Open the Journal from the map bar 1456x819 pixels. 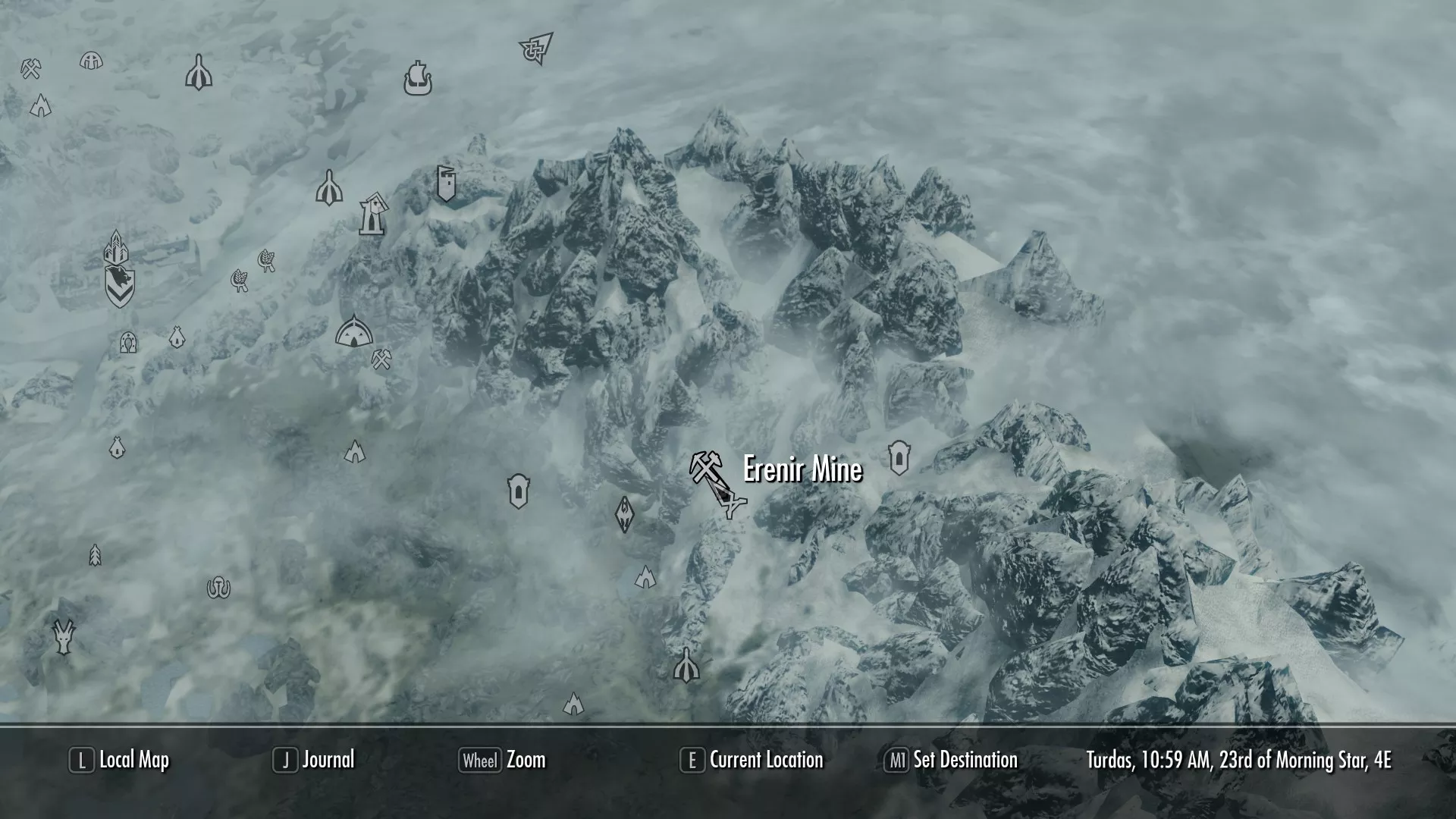(x=328, y=760)
